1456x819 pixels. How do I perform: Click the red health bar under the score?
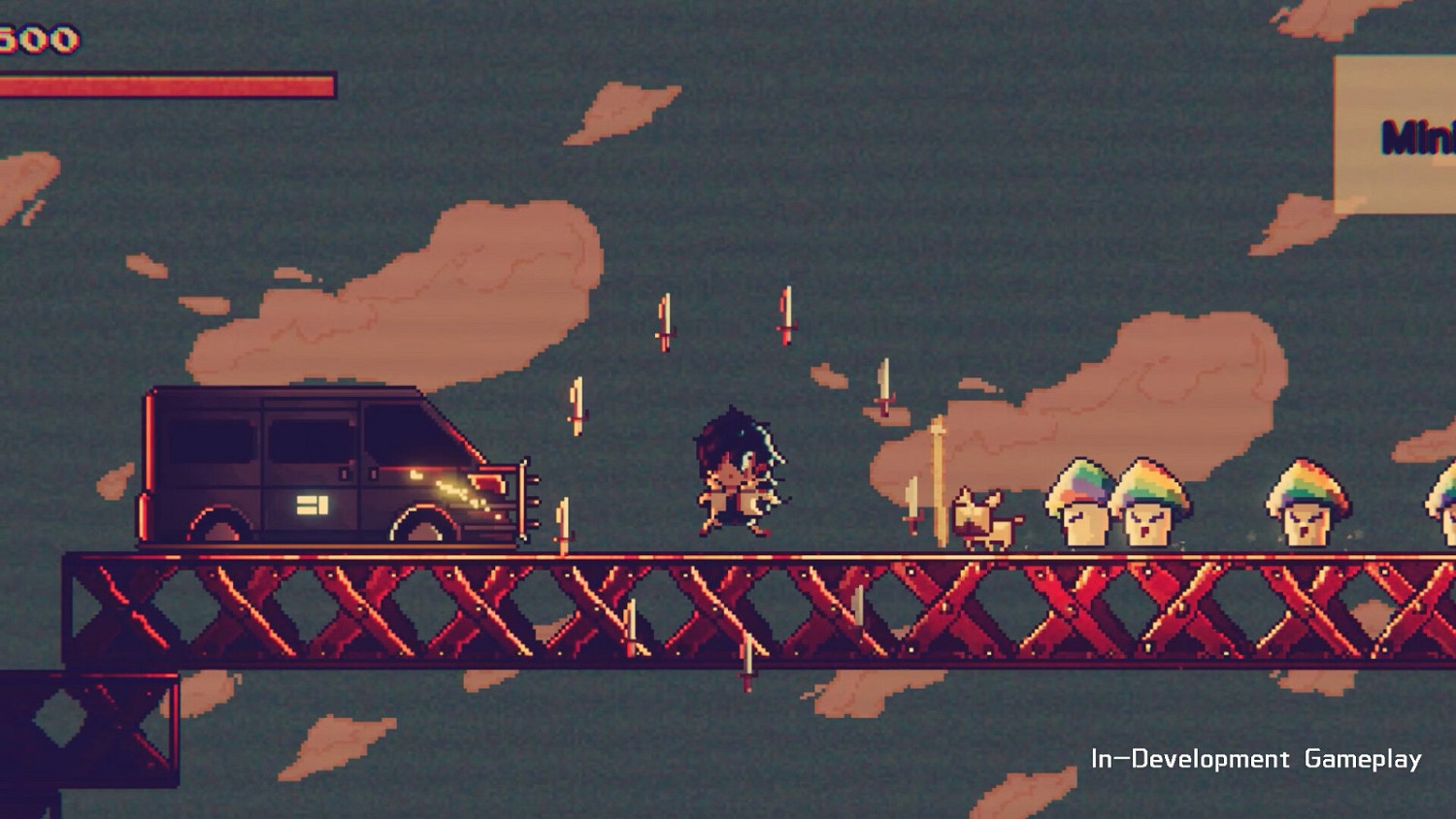165,82
